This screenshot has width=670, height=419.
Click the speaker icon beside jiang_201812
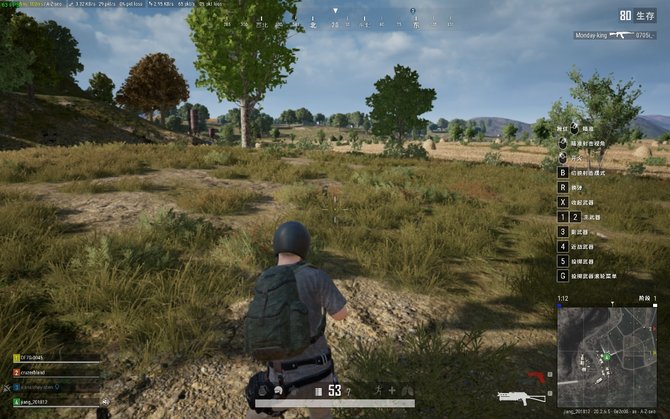(x=103, y=402)
